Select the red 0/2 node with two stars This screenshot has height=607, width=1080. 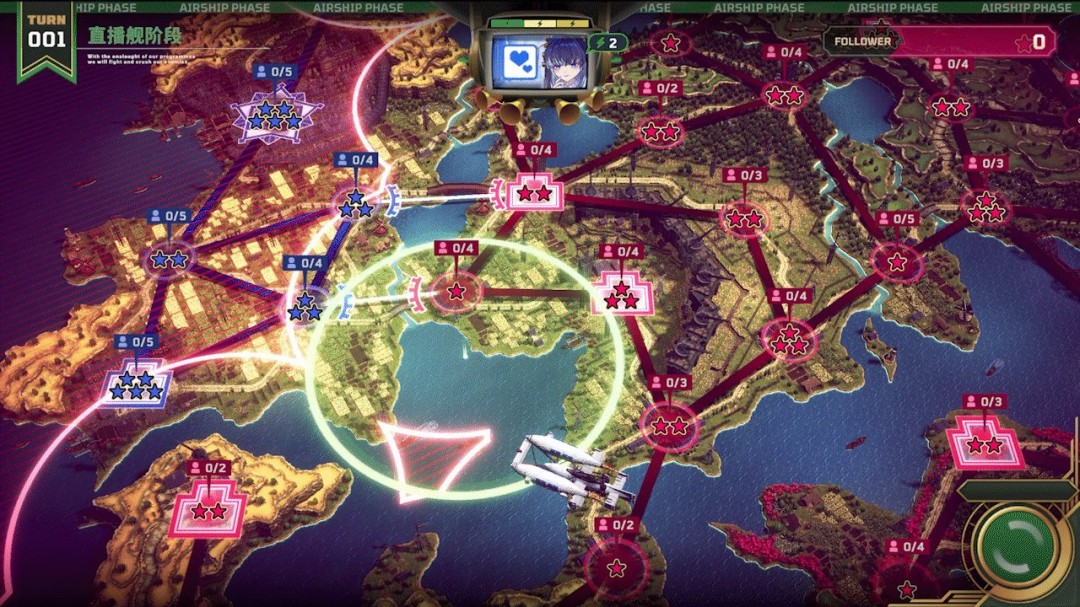pos(659,131)
